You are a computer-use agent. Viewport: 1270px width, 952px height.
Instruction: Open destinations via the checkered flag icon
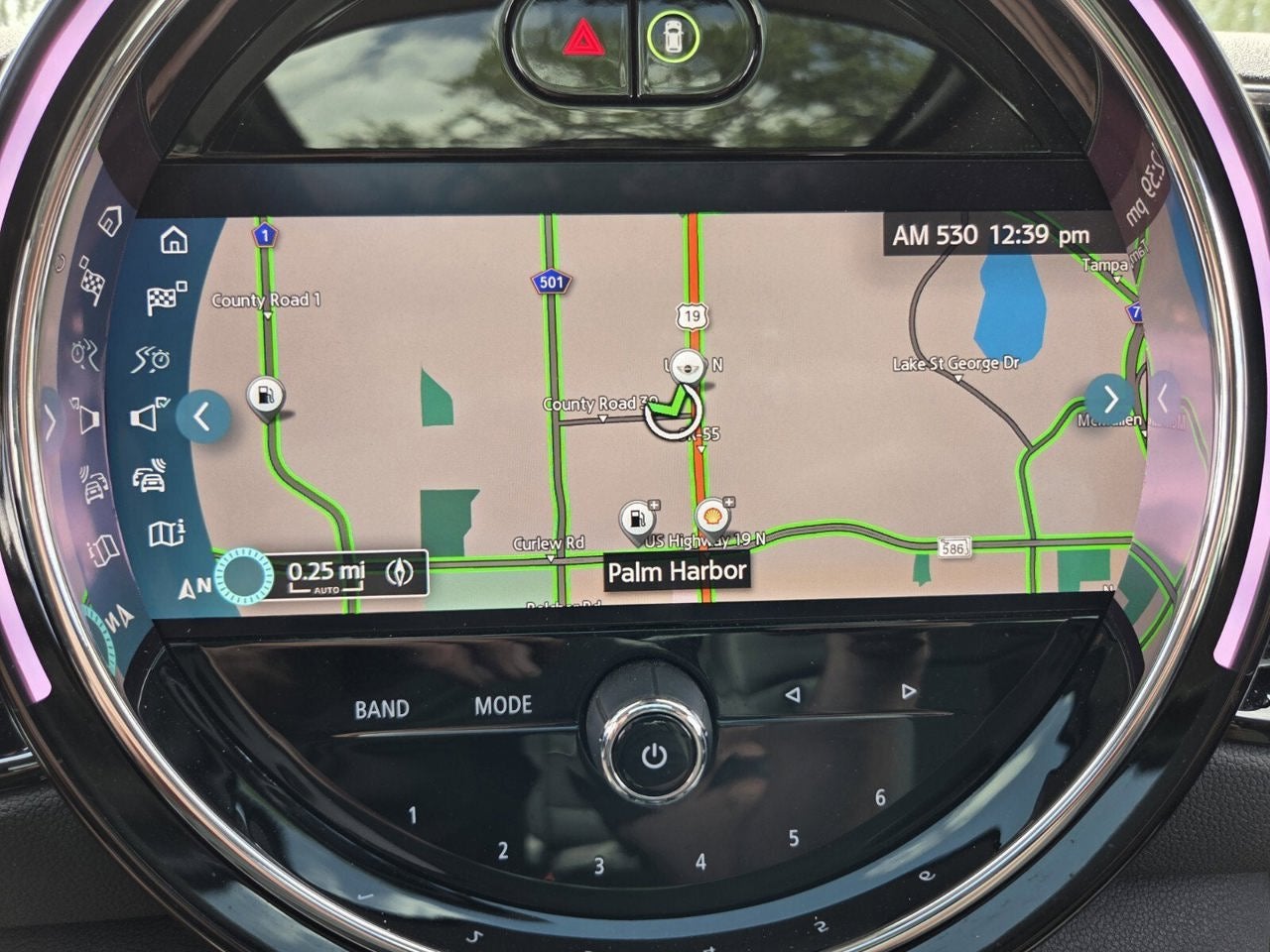163,297
